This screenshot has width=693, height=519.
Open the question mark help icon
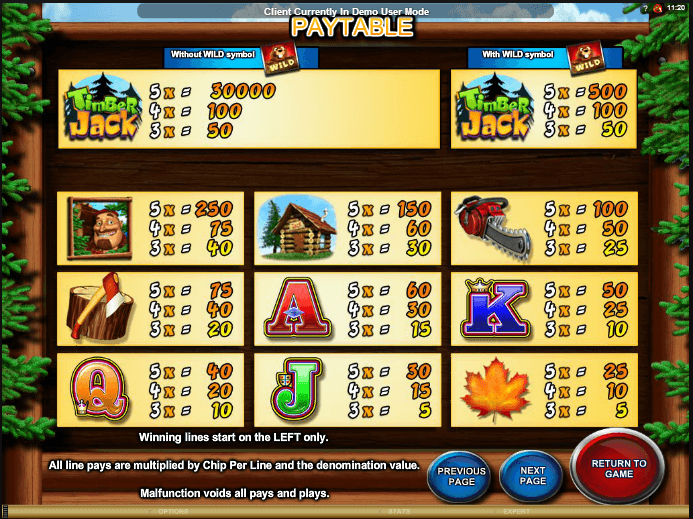[646, 6]
